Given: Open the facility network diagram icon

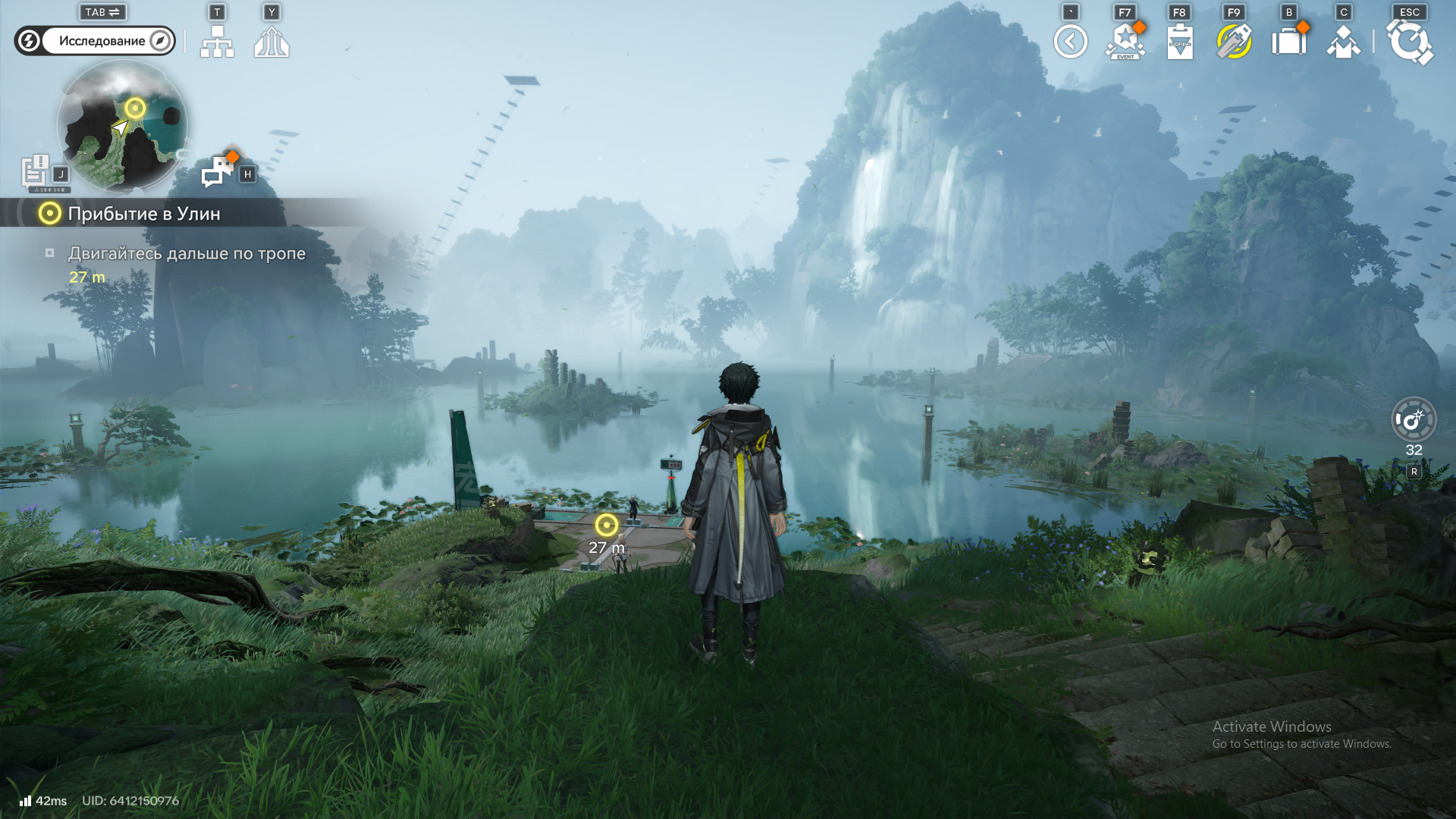Looking at the screenshot, I should pos(217,42).
